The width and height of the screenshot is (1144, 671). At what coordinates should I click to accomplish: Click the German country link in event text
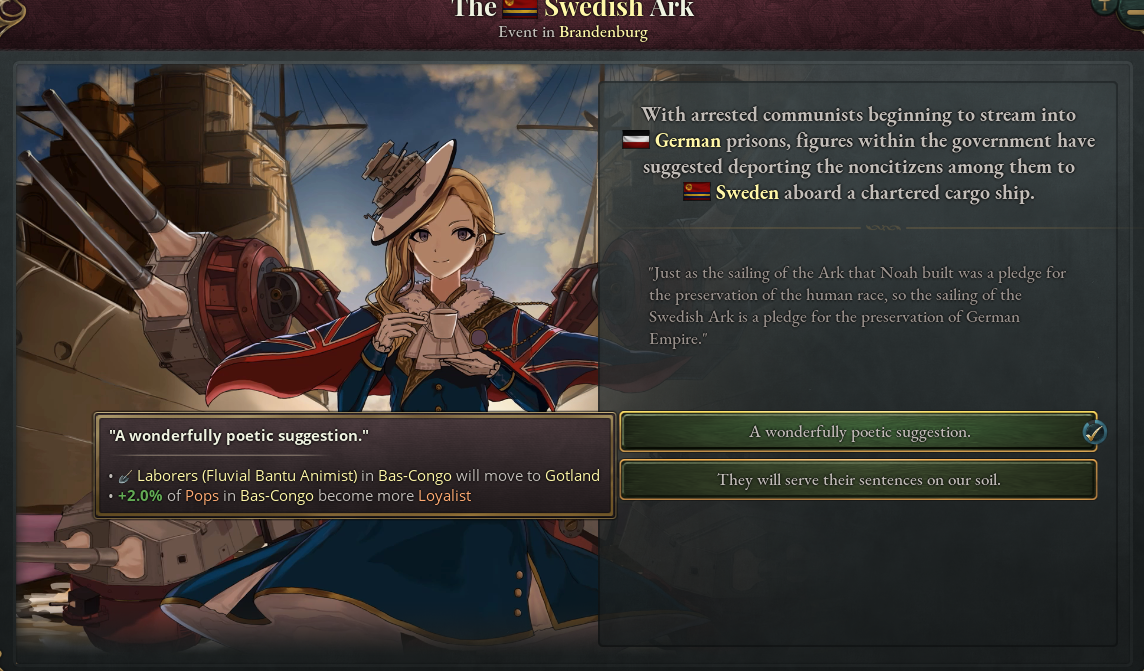(x=687, y=141)
